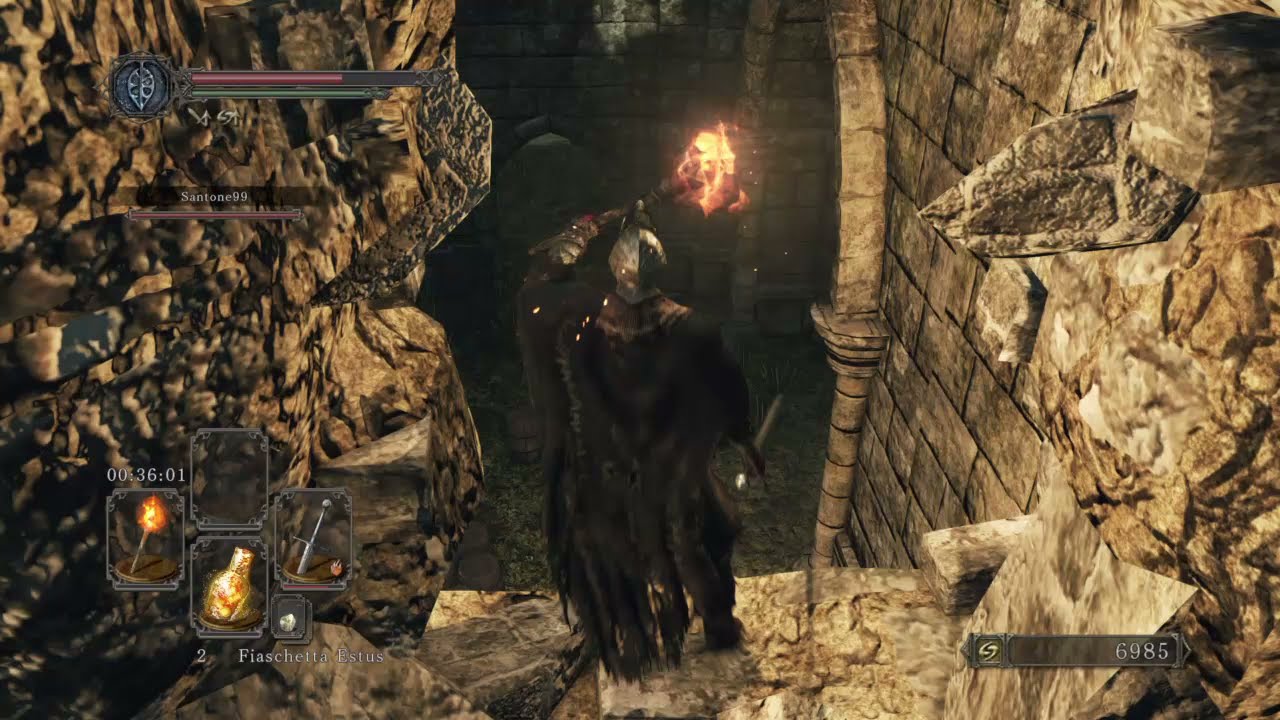Select the torch left-hand slot
The image size is (1280, 720).
(x=145, y=538)
